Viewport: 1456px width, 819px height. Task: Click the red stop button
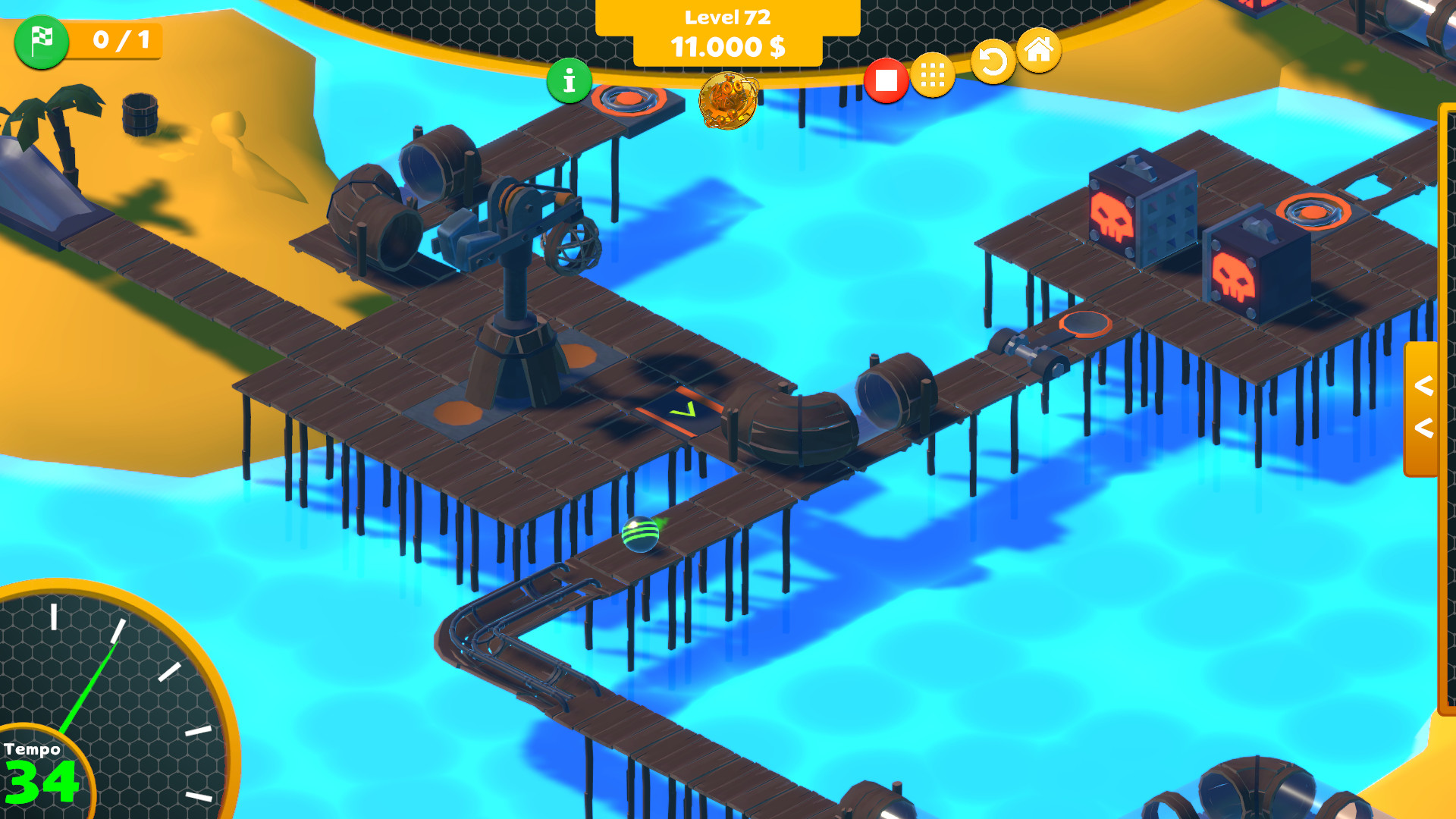tap(887, 79)
